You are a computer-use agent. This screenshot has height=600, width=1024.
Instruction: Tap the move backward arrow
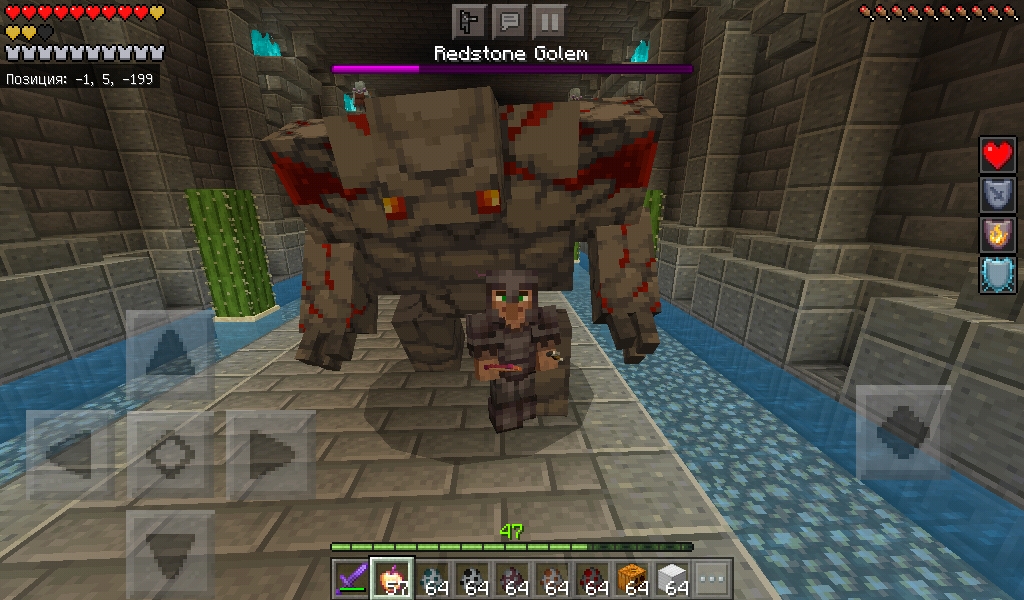170,552
